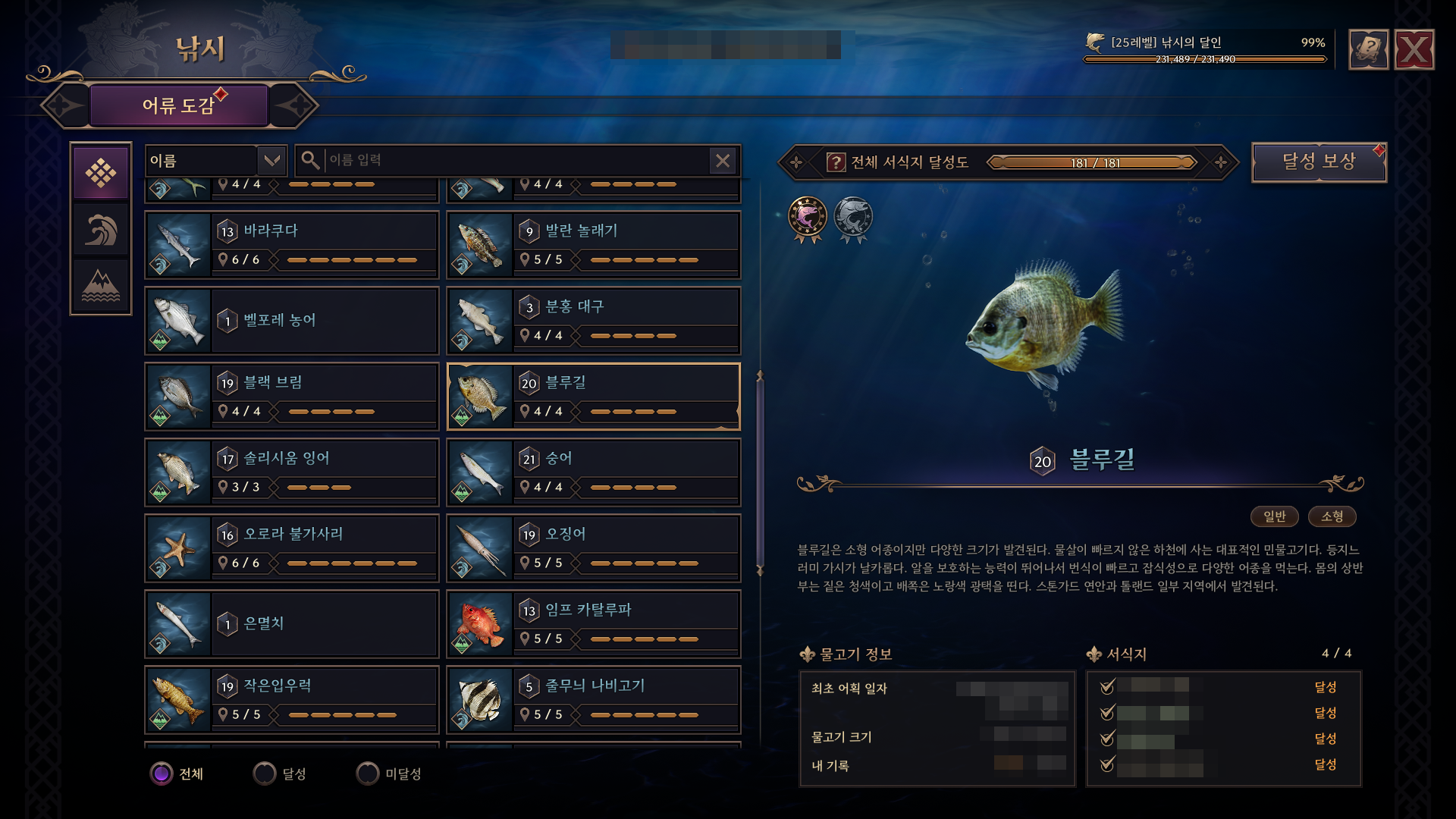Click the 이름 입력 search field
Viewport: 1456px width, 819px height.
point(516,161)
